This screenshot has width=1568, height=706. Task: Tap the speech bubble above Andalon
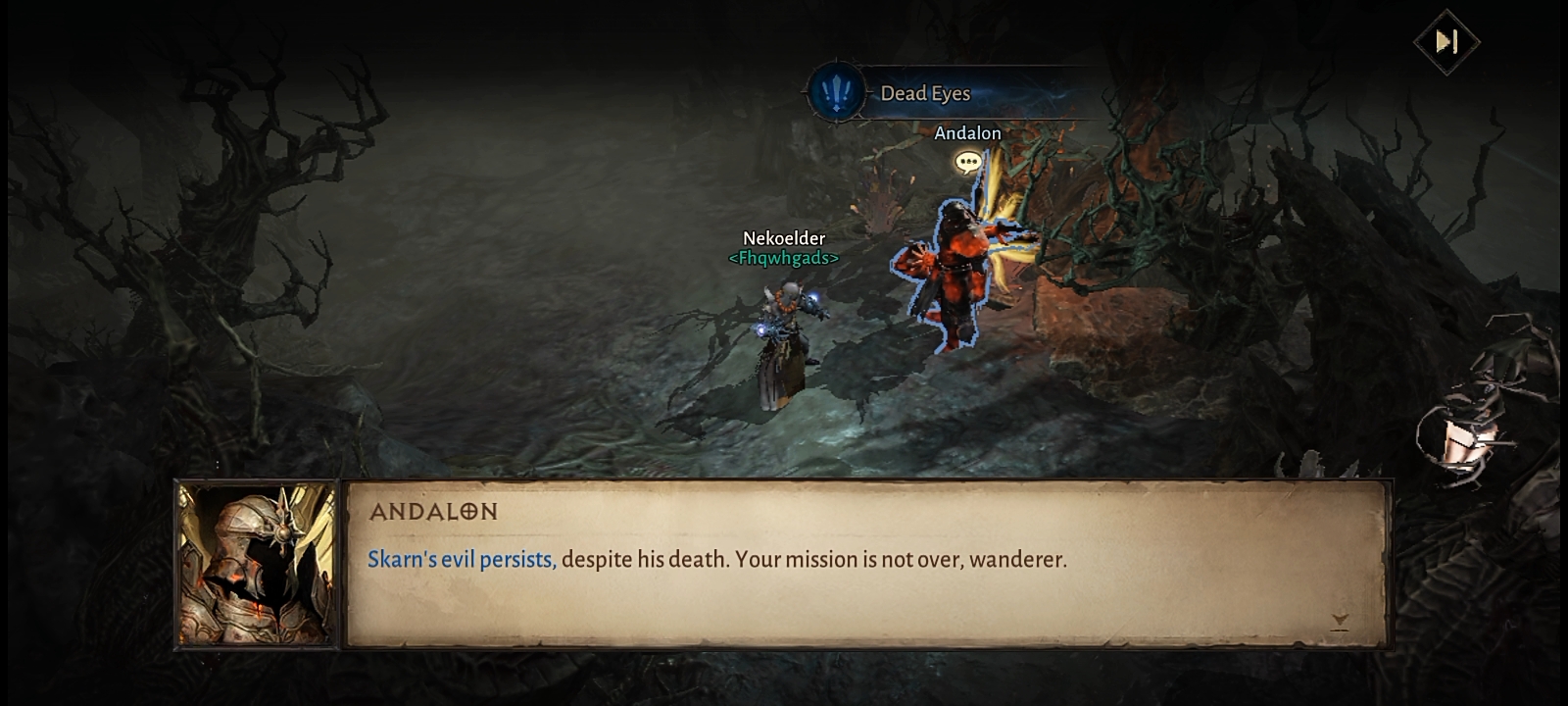968,162
